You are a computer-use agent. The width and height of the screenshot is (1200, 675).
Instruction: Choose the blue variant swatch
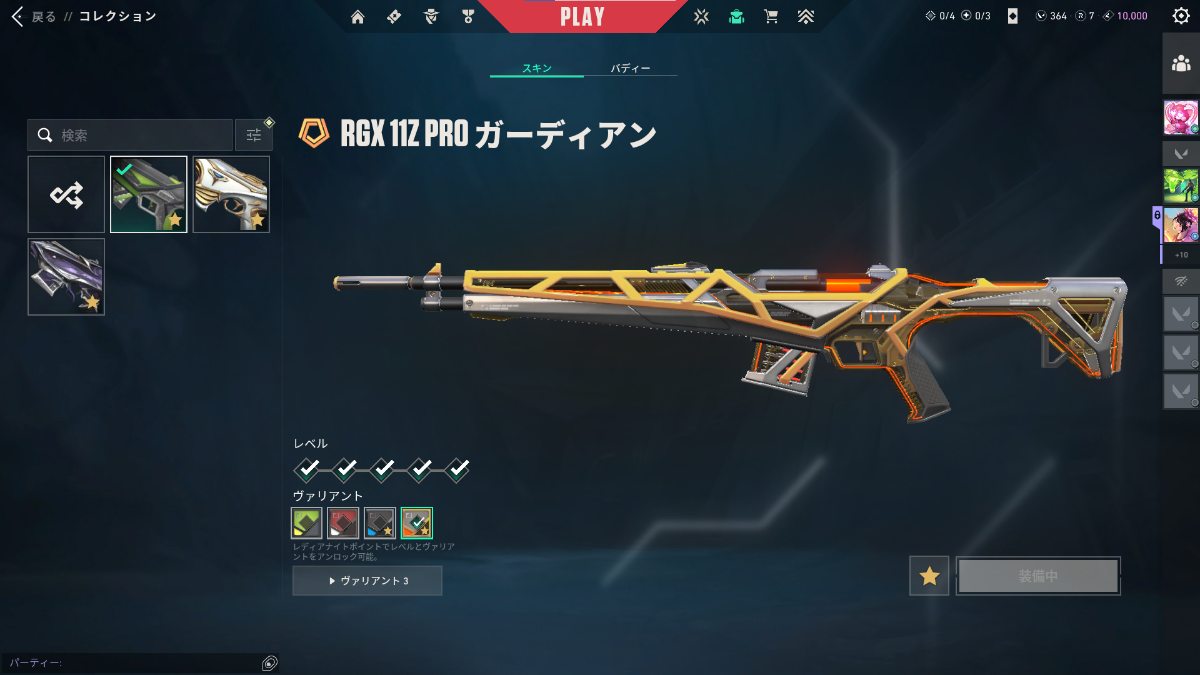pyautogui.click(x=380, y=522)
